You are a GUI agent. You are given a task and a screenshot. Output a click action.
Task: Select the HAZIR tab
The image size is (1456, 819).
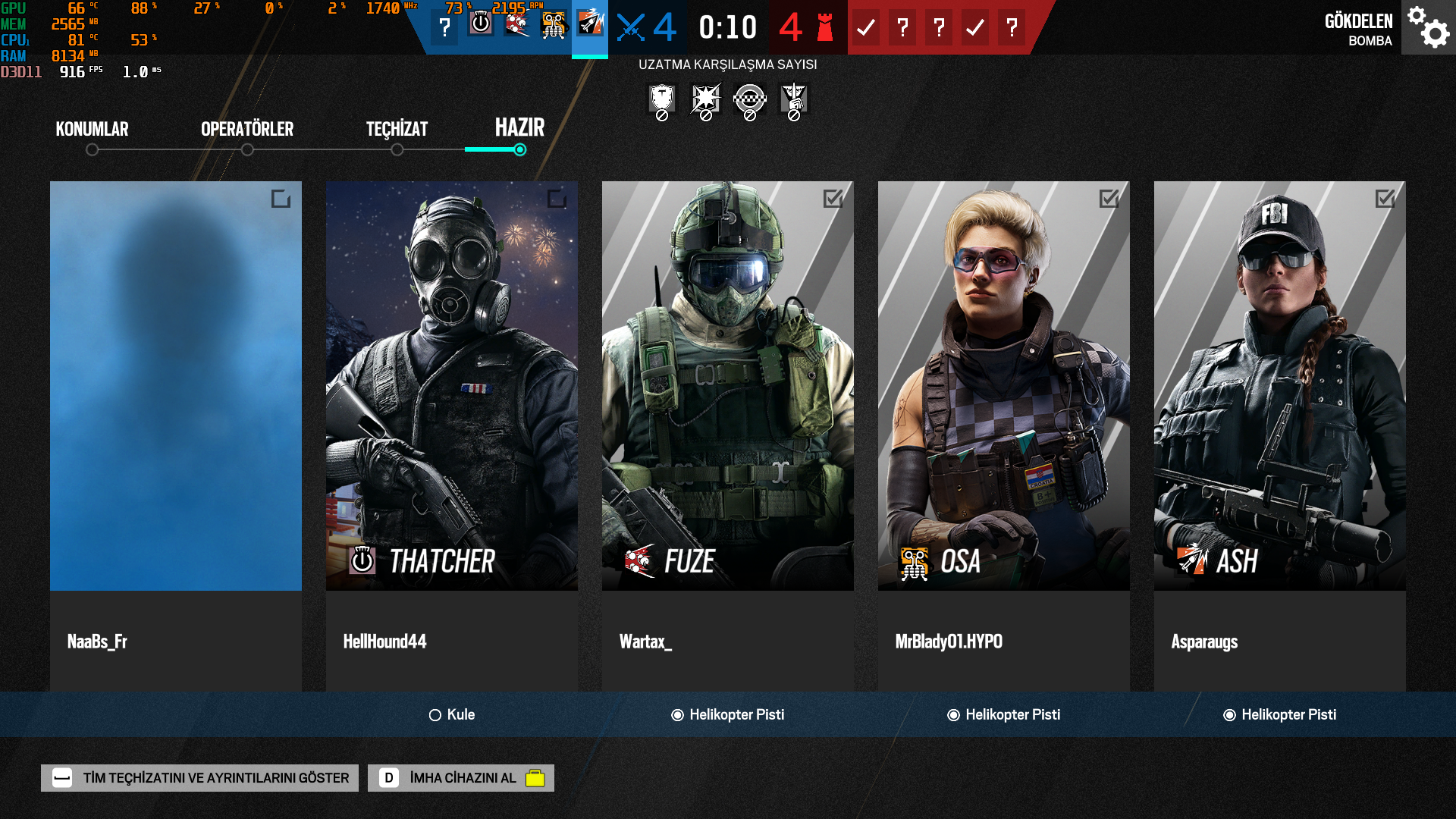pyautogui.click(x=519, y=127)
